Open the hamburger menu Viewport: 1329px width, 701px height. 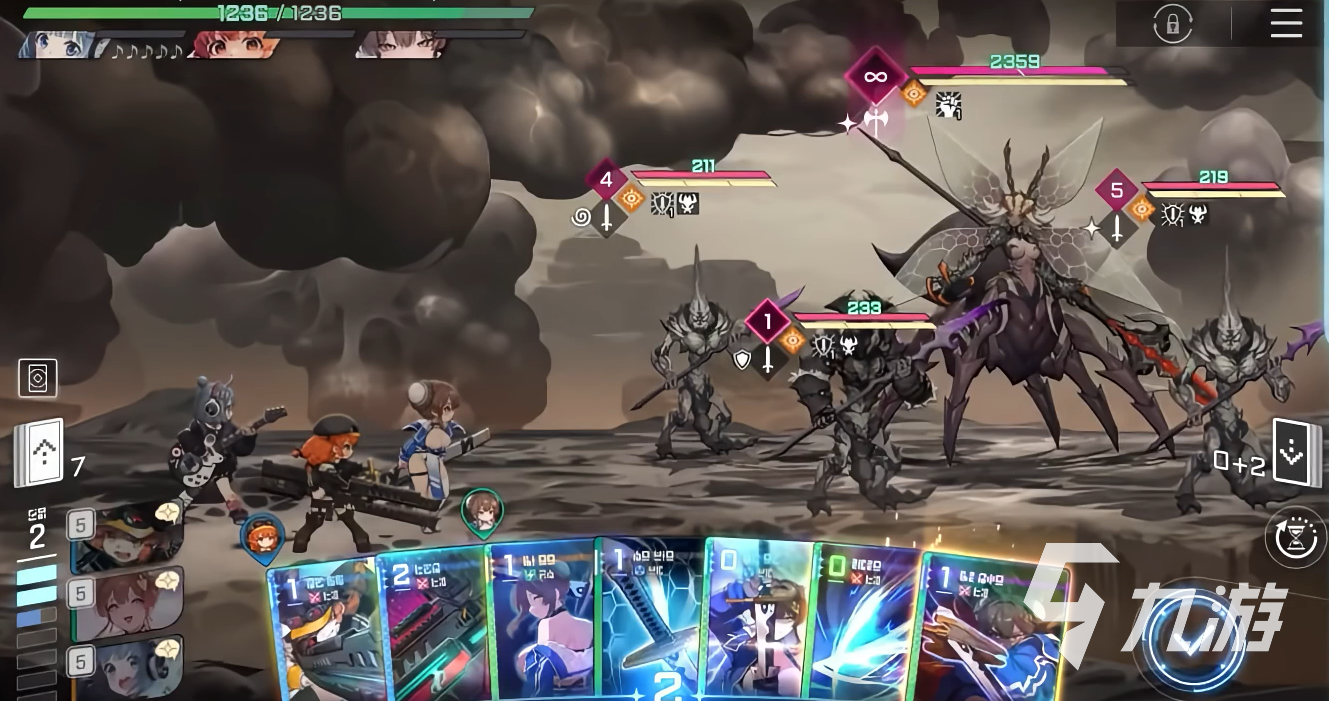(1286, 24)
